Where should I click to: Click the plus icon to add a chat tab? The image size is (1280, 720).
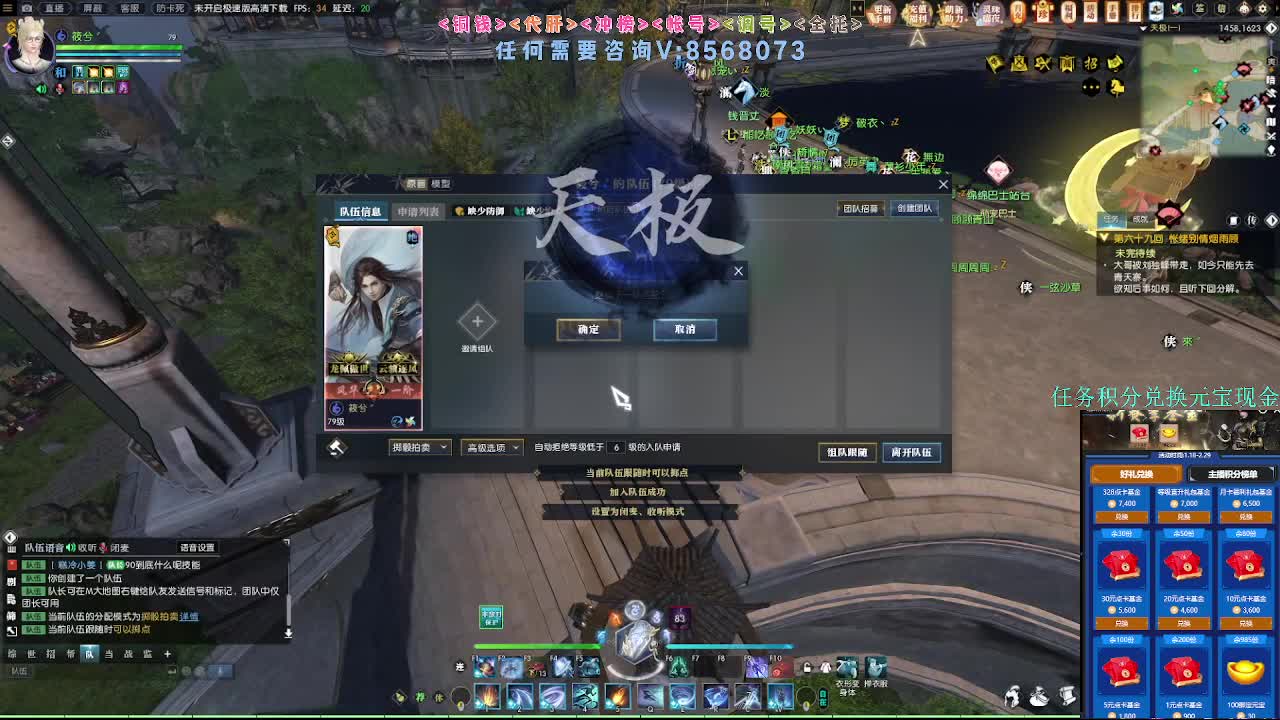point(167,653)
